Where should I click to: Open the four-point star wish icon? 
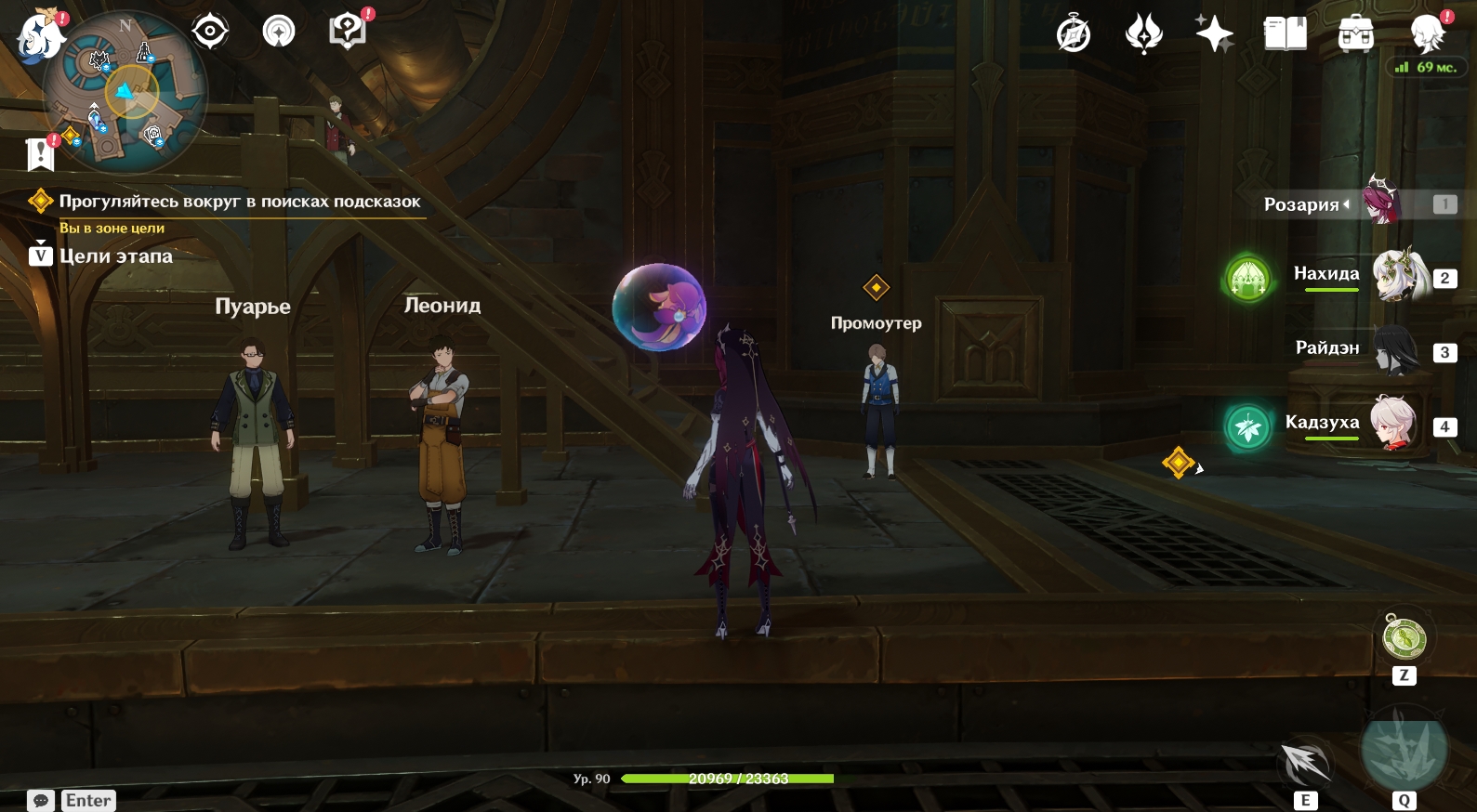click(x=1214, y=34)
